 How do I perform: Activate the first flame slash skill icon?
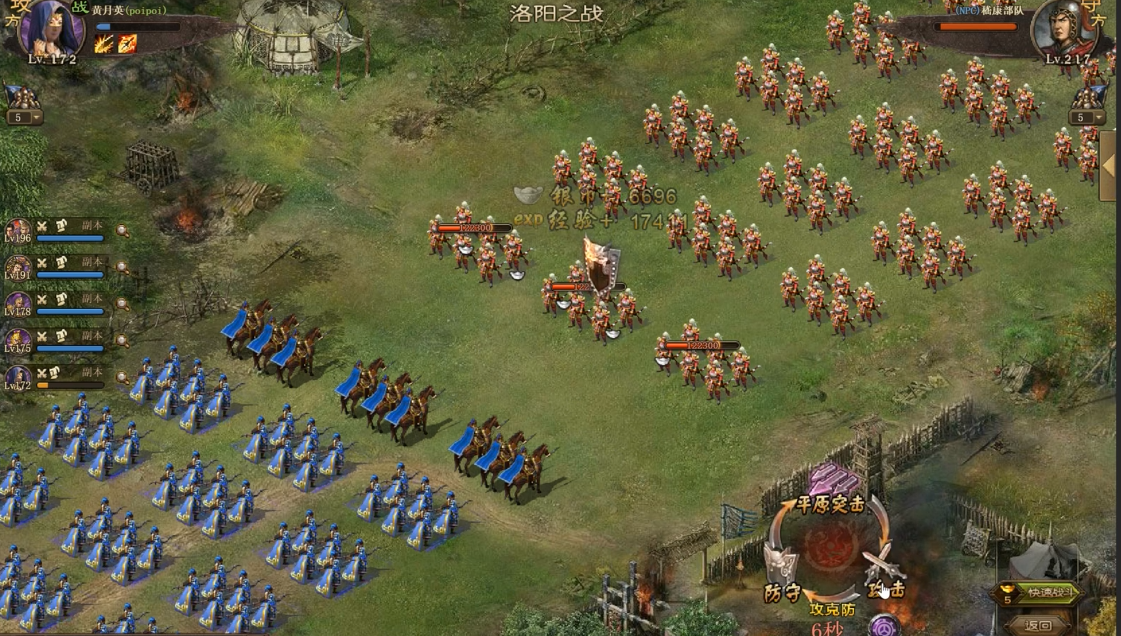click(x=104, y=43)
